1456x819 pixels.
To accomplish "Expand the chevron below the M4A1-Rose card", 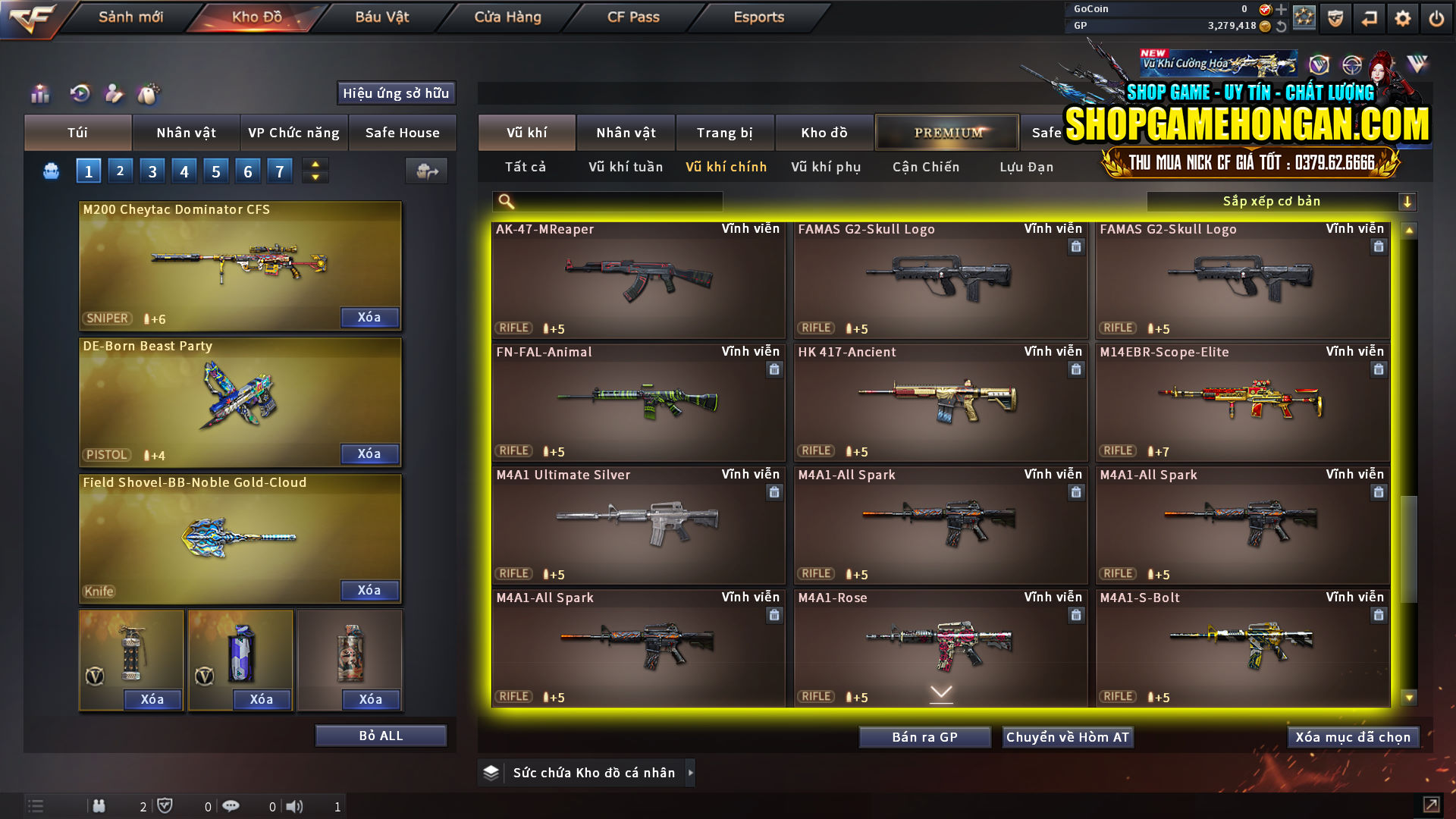I will (940, 692).
